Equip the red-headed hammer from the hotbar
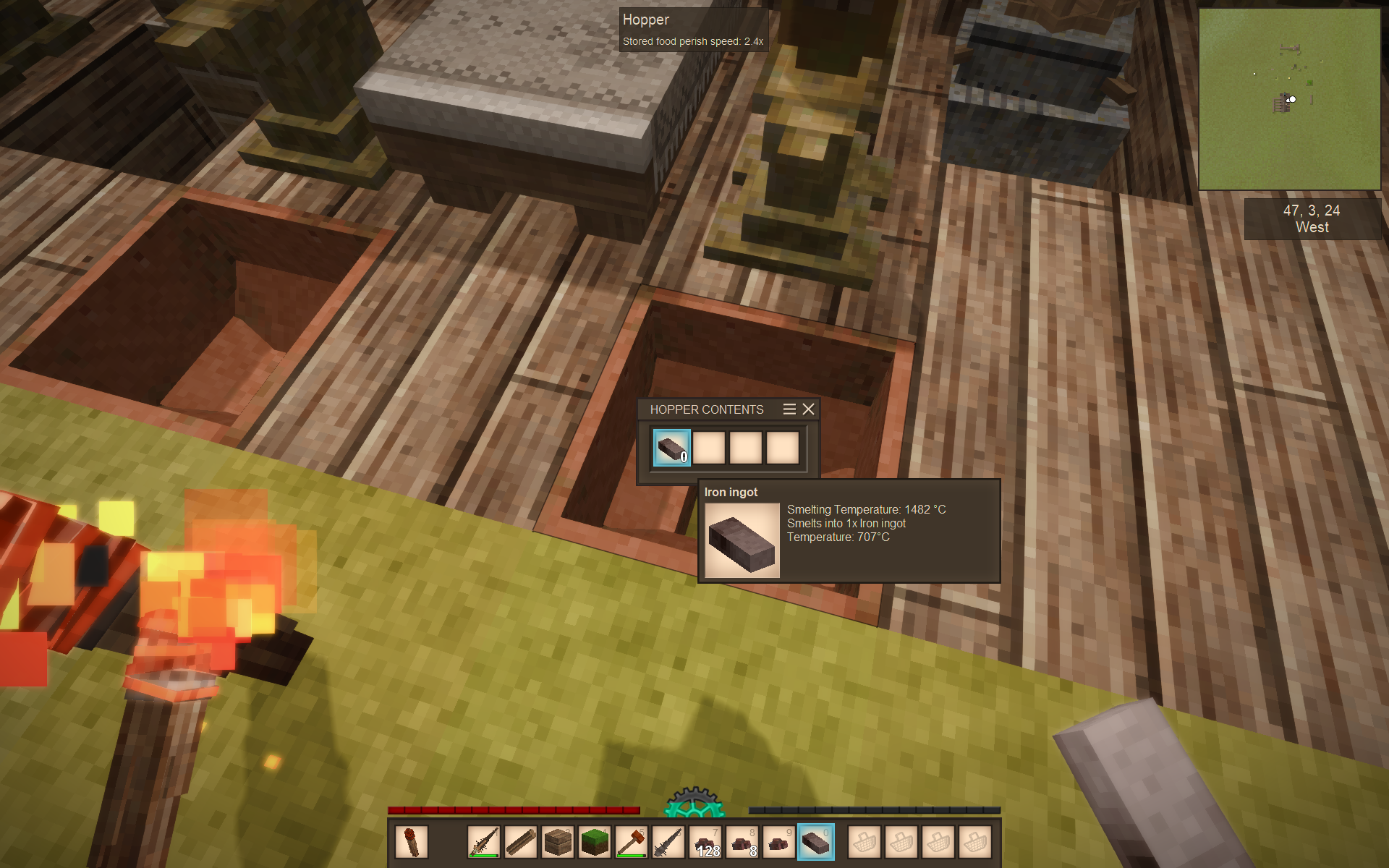 pyautogui.click(x=632, y=842)
